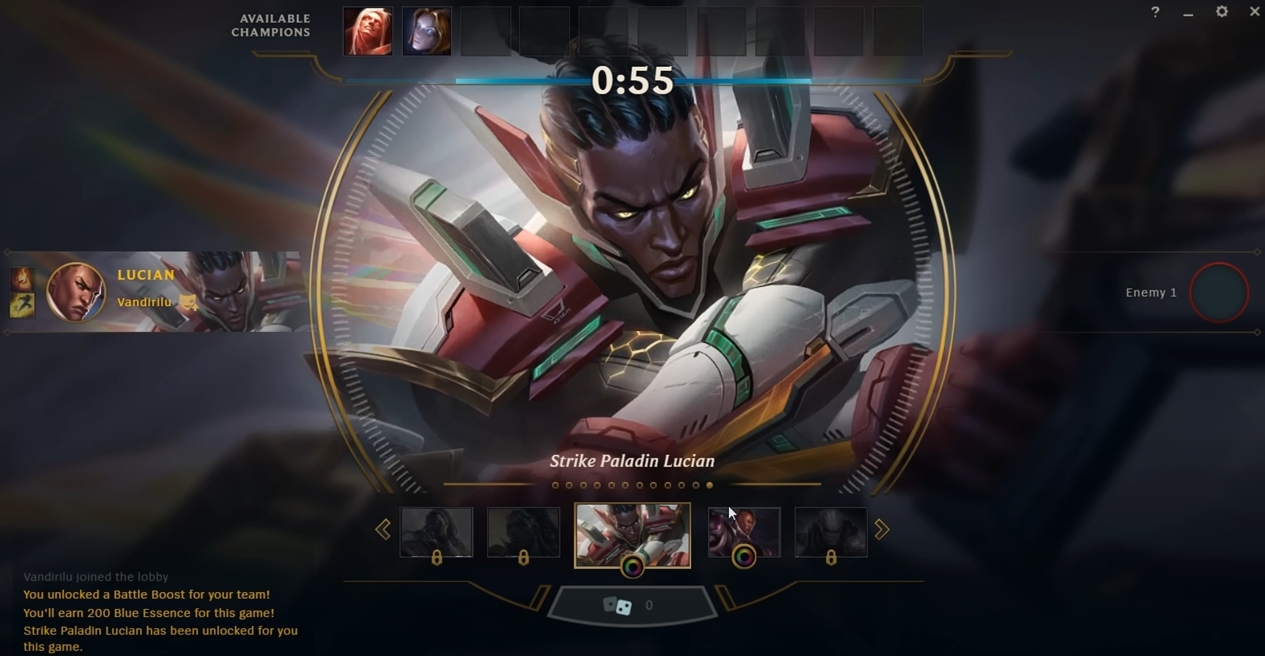The image size is (1265, 656).
Task: Click the skin boost mask icon beside Vandirilu
Action: [x=188, y=302]
